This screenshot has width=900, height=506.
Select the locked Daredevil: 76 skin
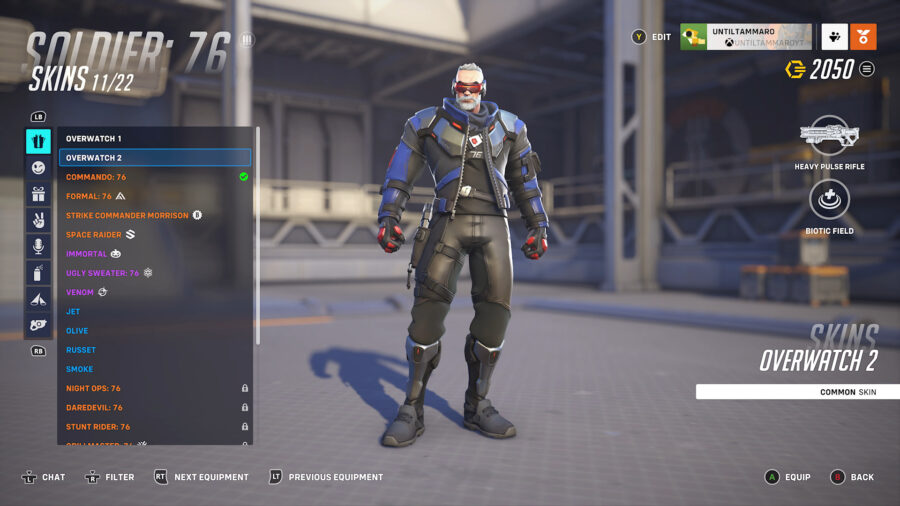(x=95, y=407)
